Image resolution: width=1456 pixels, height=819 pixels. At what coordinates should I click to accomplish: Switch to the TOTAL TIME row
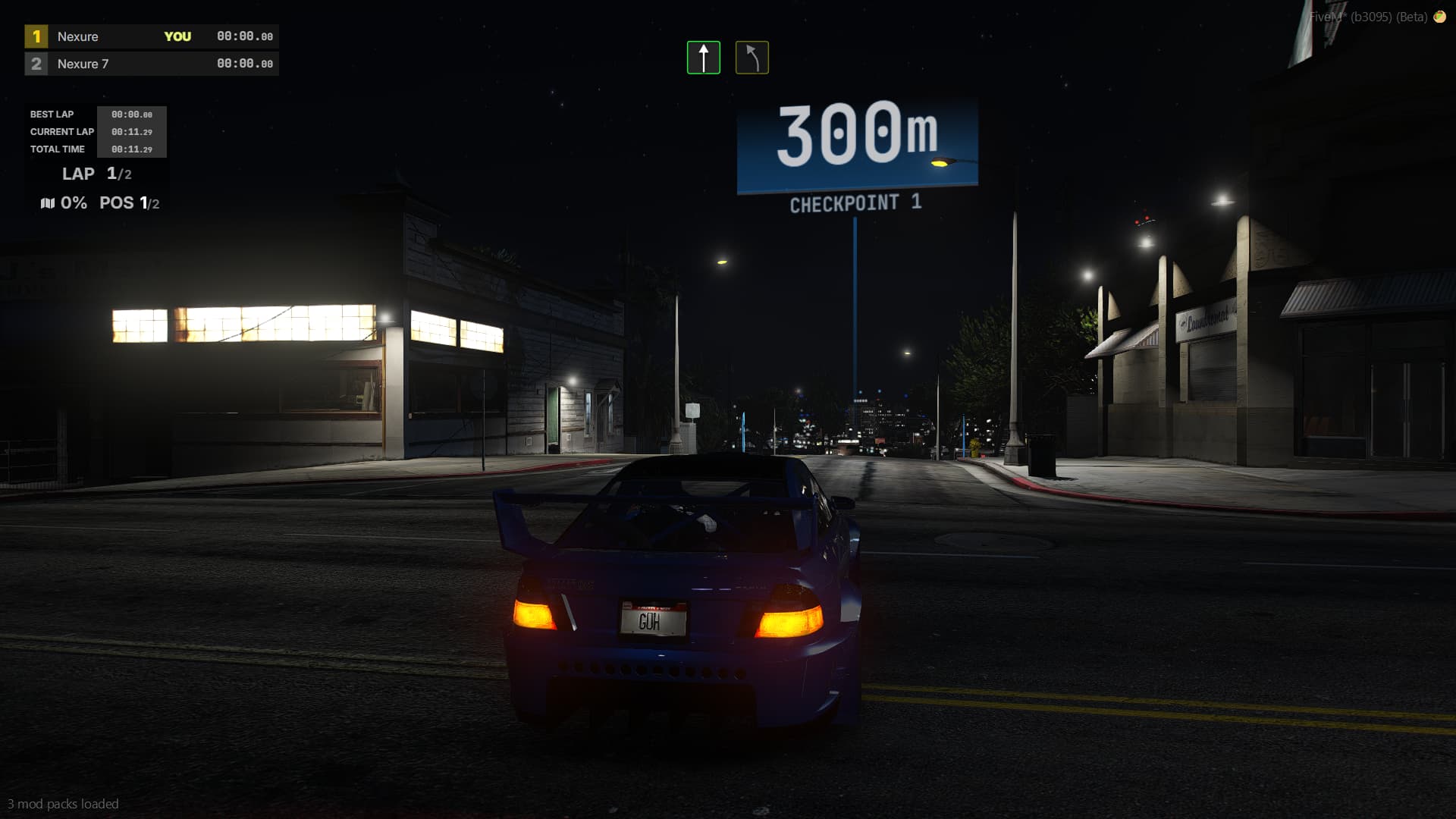(57, 149)
